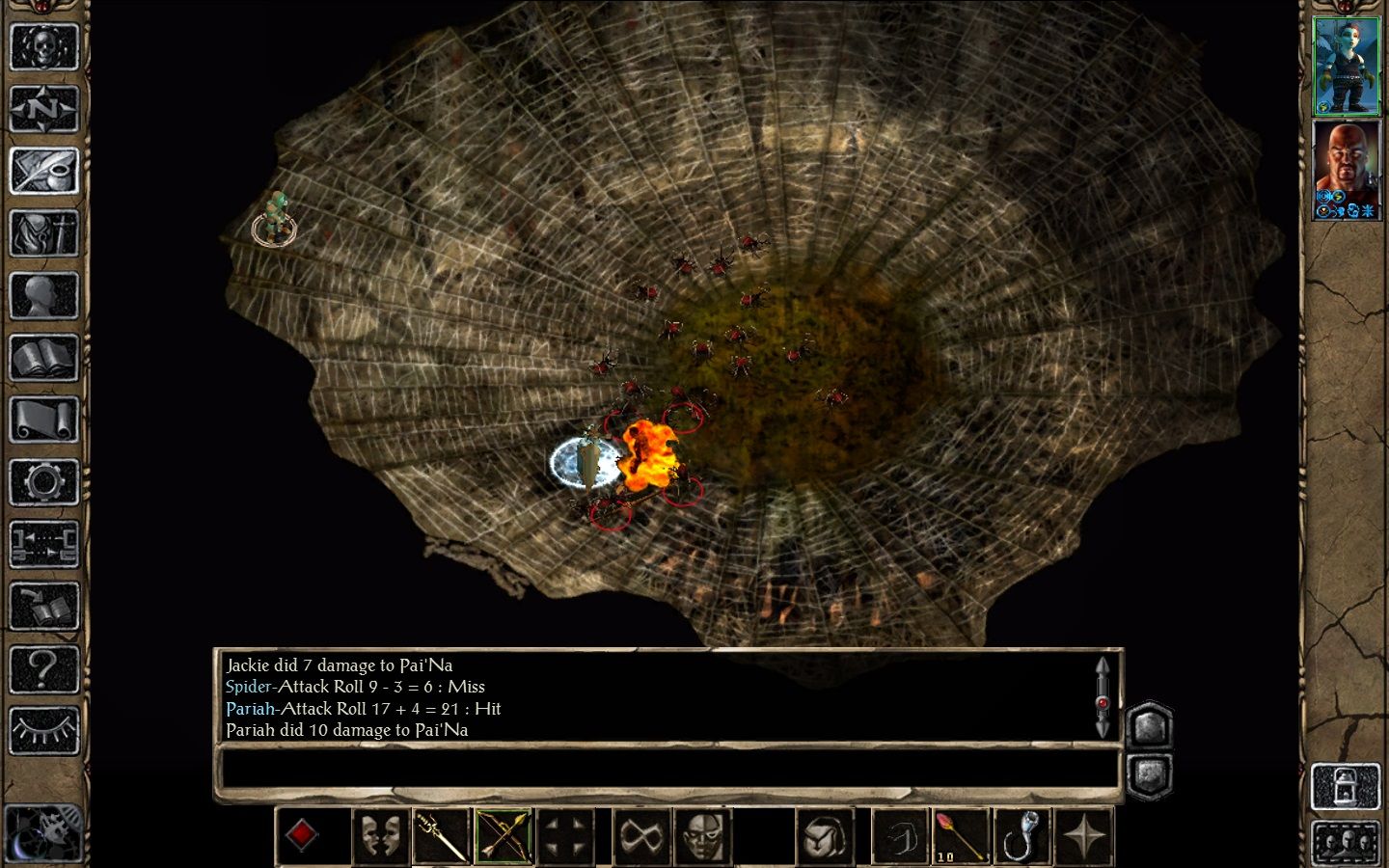Open the priest scroll button
The width and height of the screenshot is (1389, 868).
point(43,420)
